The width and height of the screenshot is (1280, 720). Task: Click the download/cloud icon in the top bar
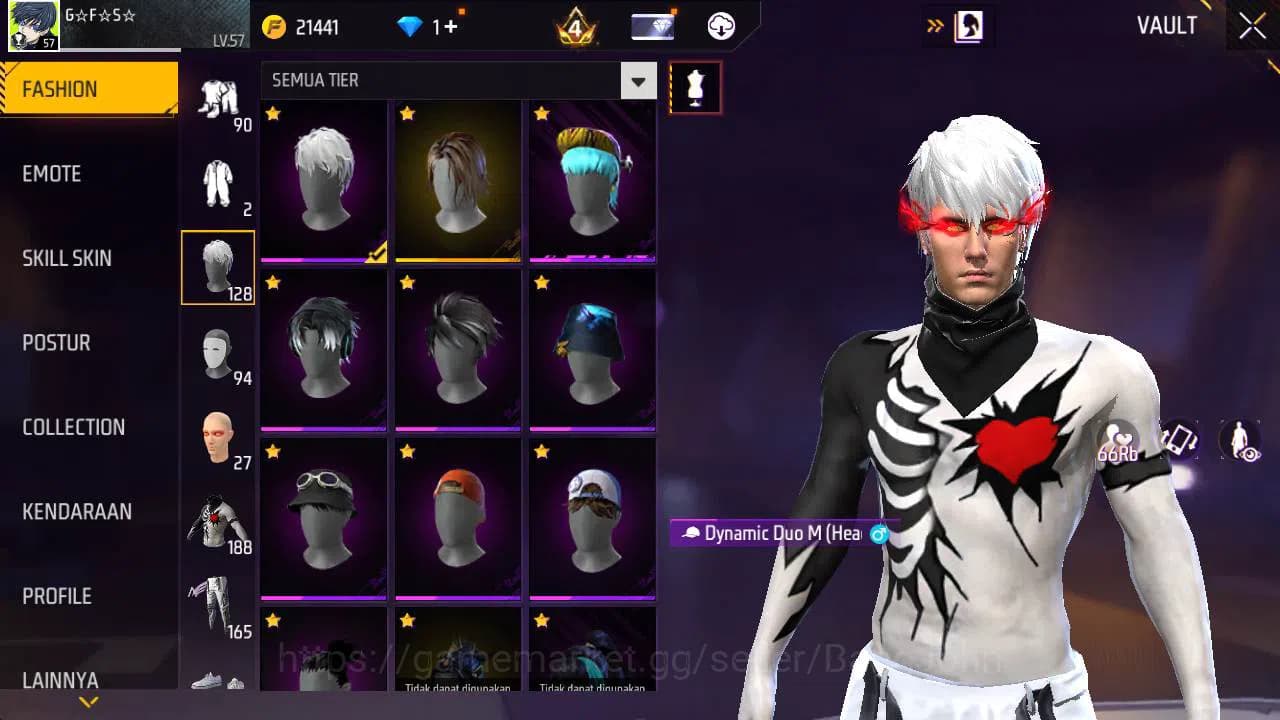pos(720,26)
